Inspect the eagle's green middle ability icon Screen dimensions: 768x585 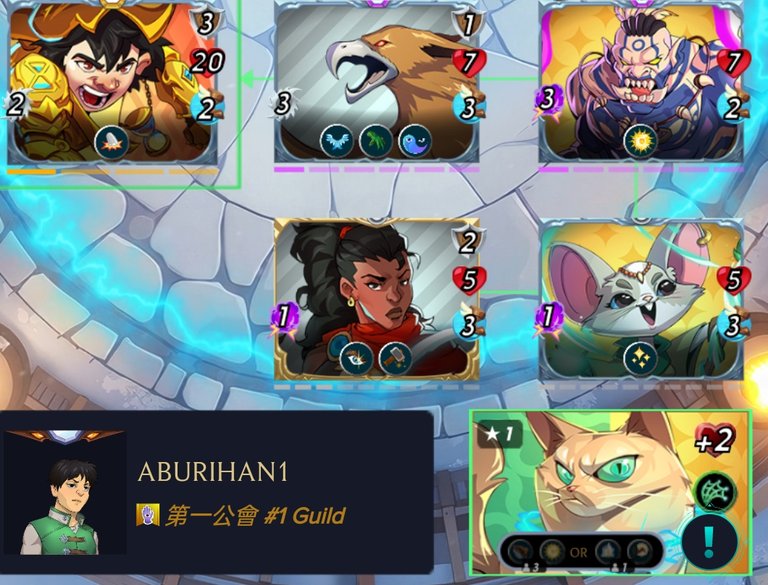(x=376, y=140)
